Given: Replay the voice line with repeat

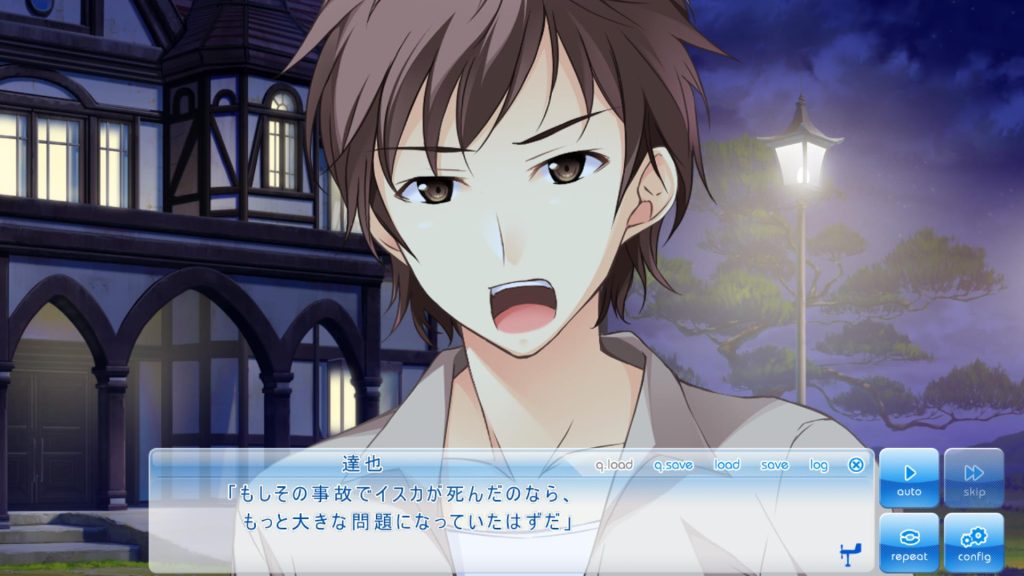Looking at the screenshot, I should click(909, 542).
